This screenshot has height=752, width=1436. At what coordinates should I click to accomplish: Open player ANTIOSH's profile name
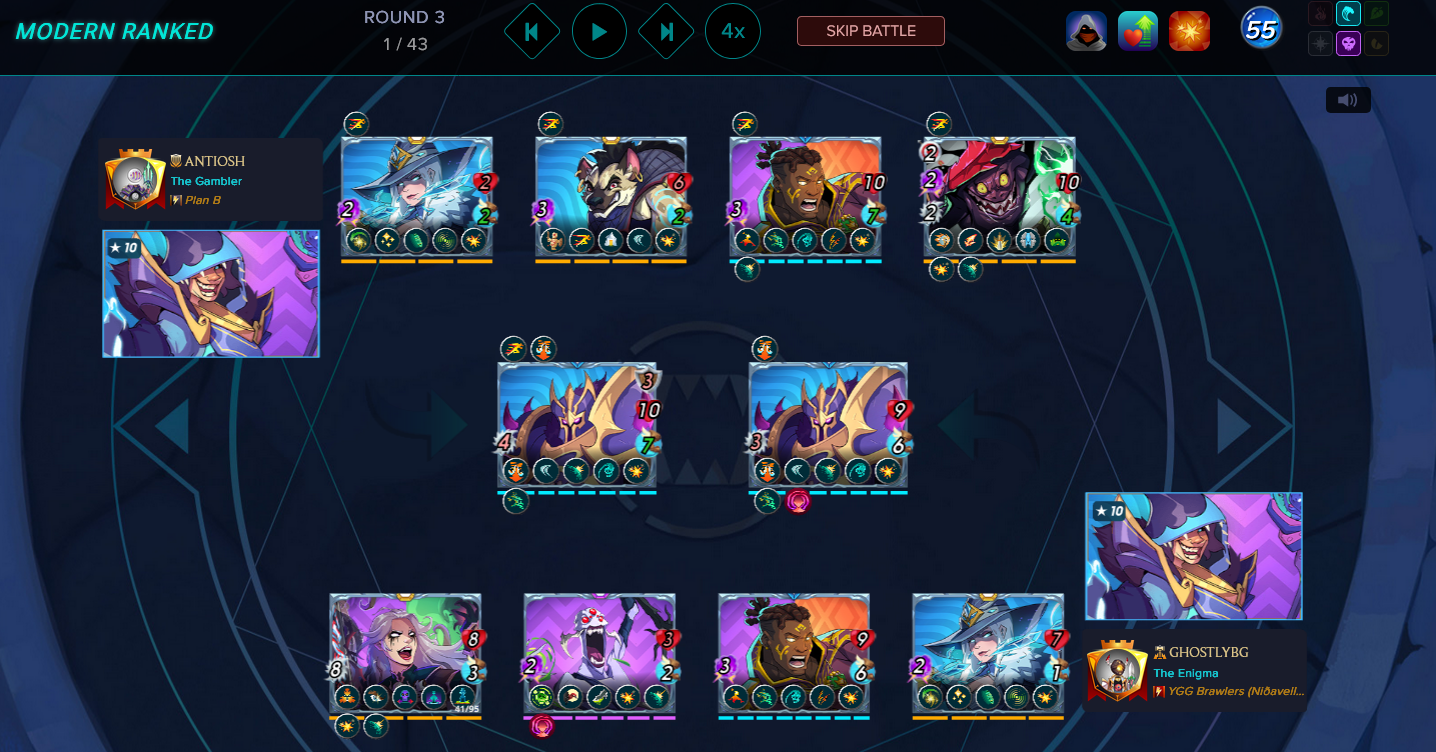(x=214, y=161)
